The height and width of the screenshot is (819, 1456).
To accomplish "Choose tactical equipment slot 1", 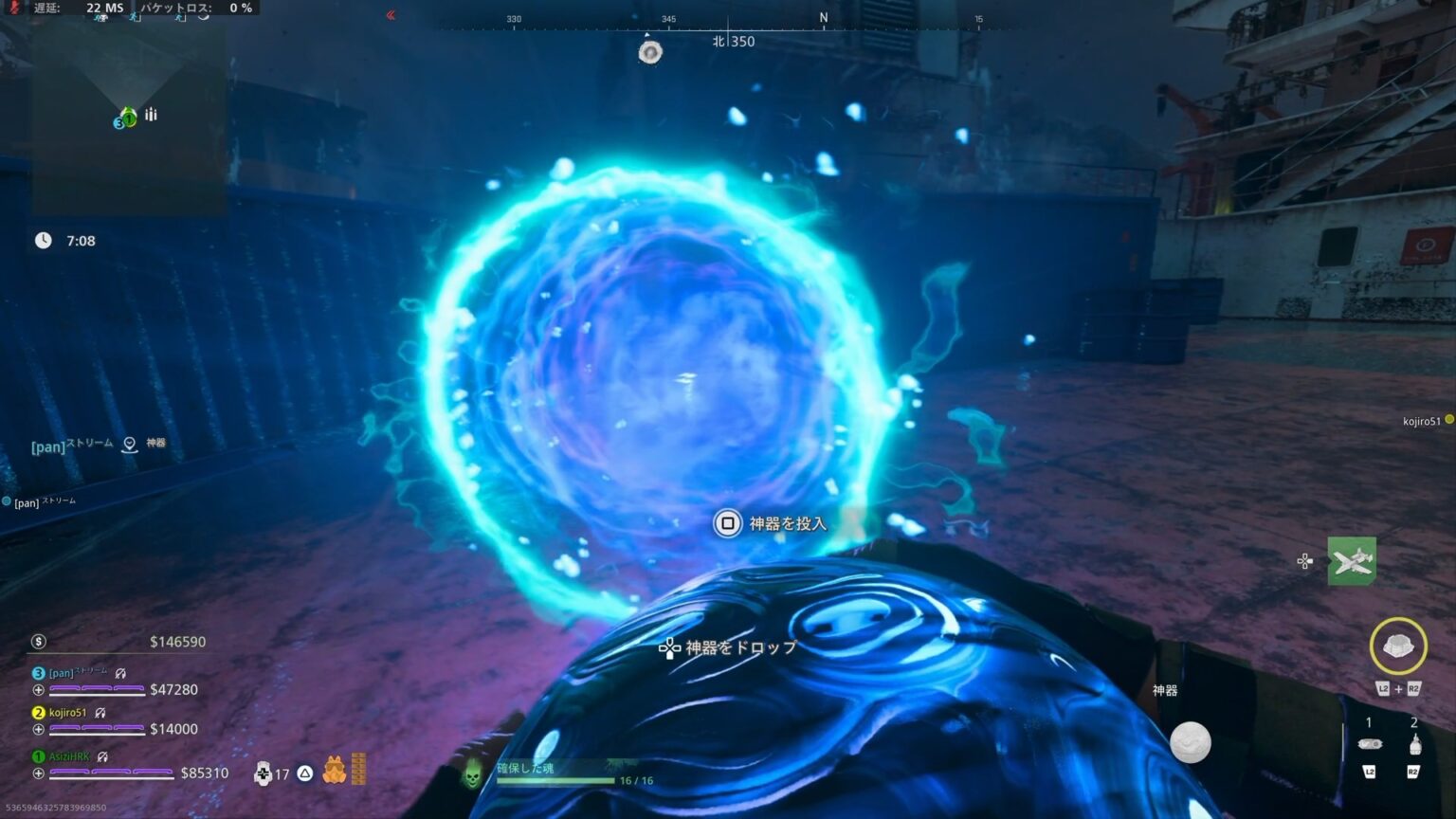I will pyautogui.click(x=1370, y=744).
